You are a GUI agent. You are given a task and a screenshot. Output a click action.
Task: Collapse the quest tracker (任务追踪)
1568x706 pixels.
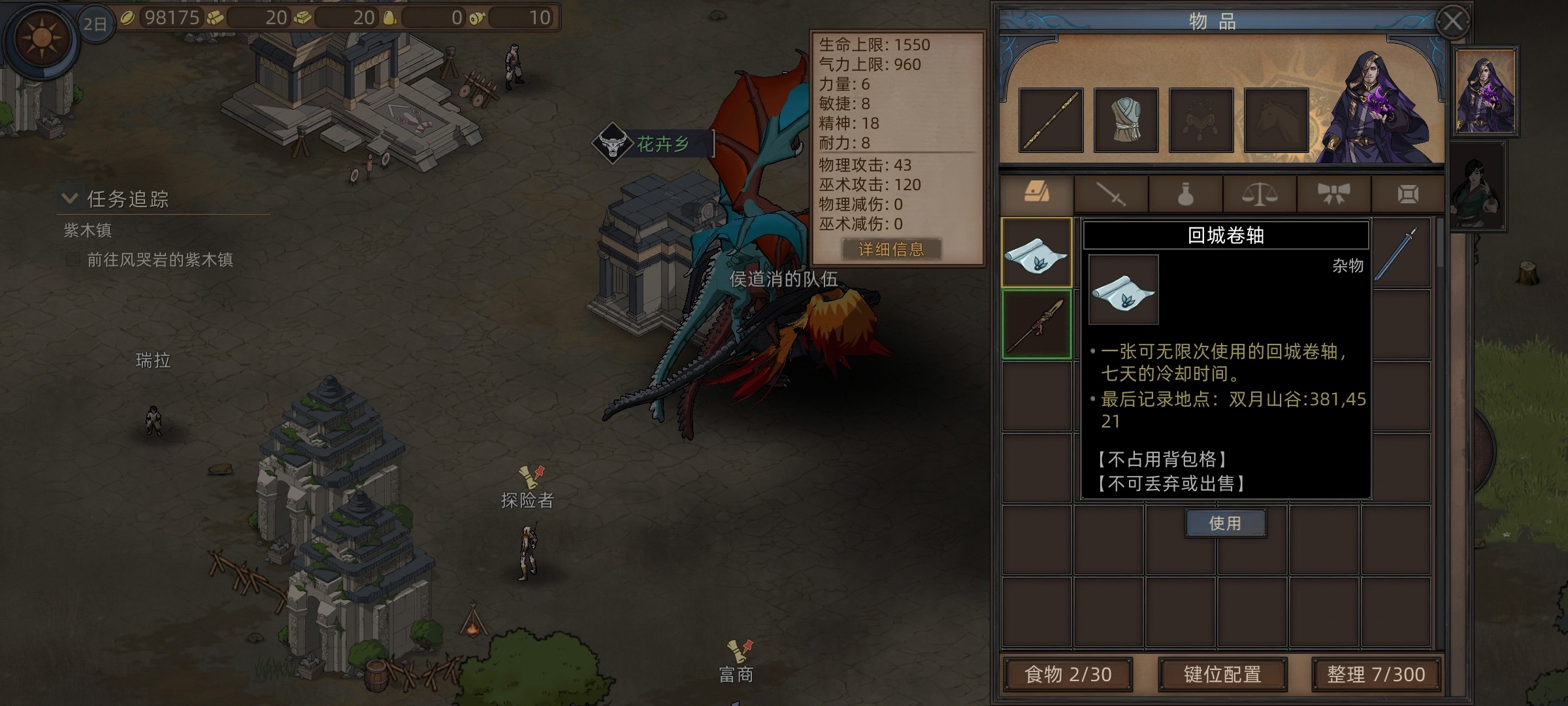click(x=69, y=198)
